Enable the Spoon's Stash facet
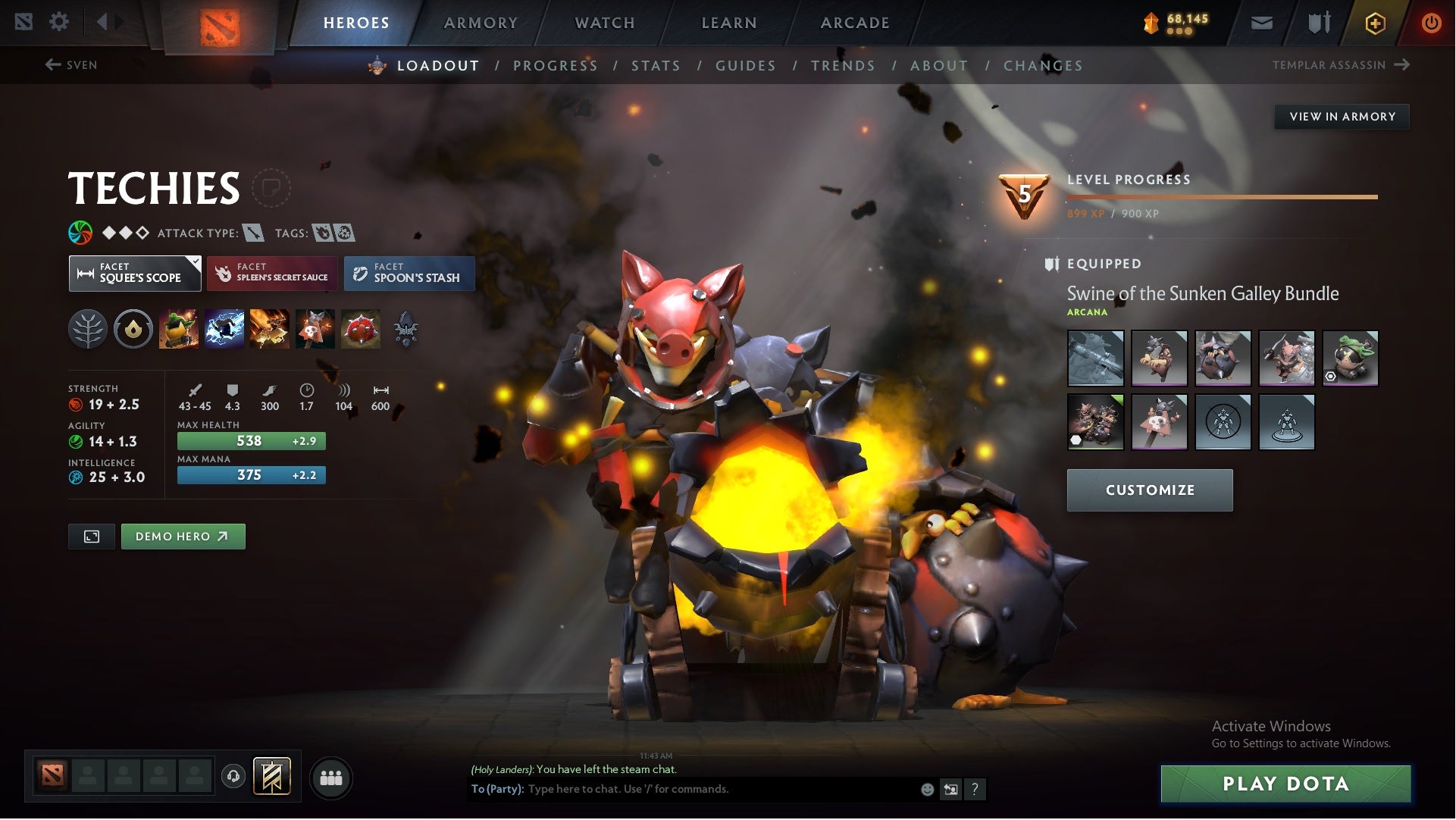 pyautogui.click(x=409, y=273)
